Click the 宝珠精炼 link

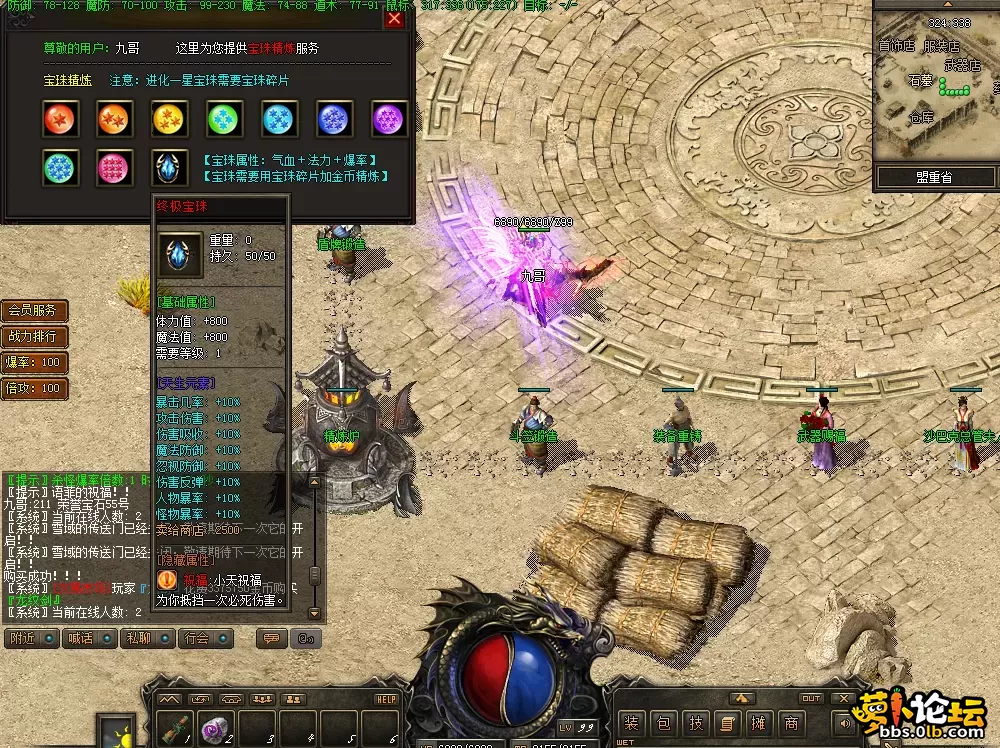(x=67, y=80)
